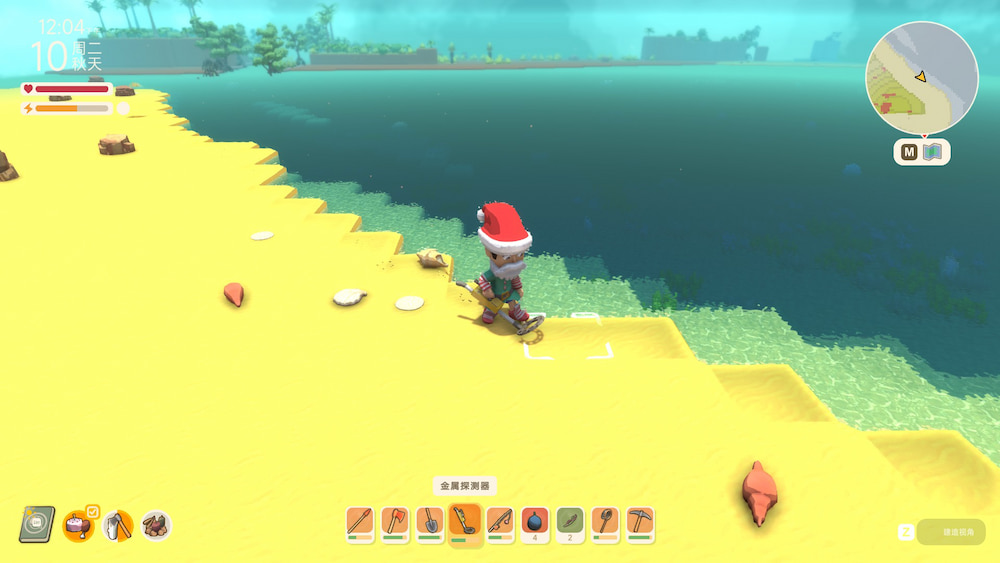Select the green slot holding 2 items
This screenshot has width=1000, height=563.
pyautogui.click(x=570, y=522)
